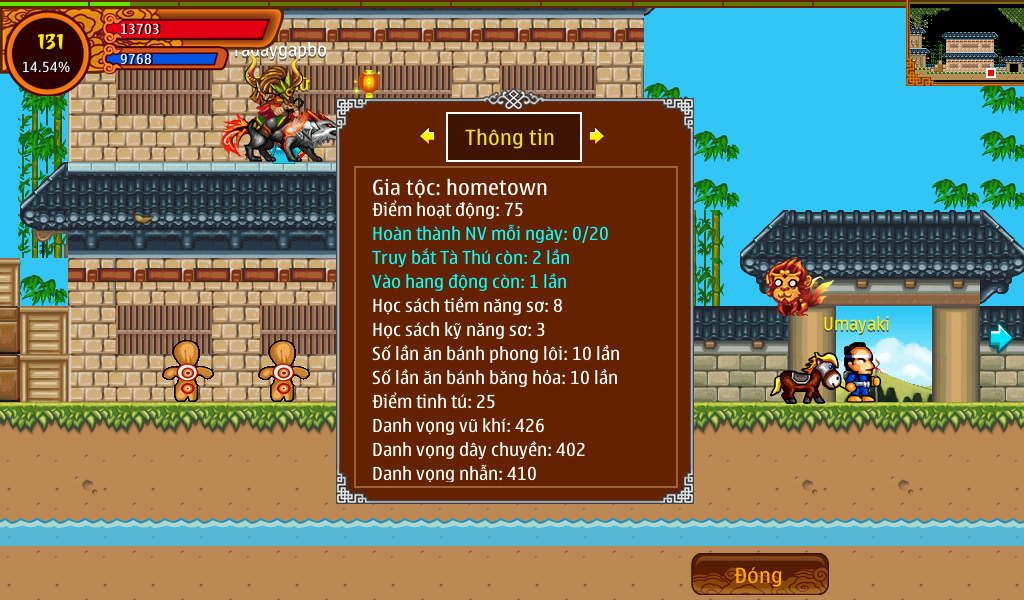Close the panel with the Đóng button
1024x600 pixels.
pyautogui.click(x=759, y=575)
